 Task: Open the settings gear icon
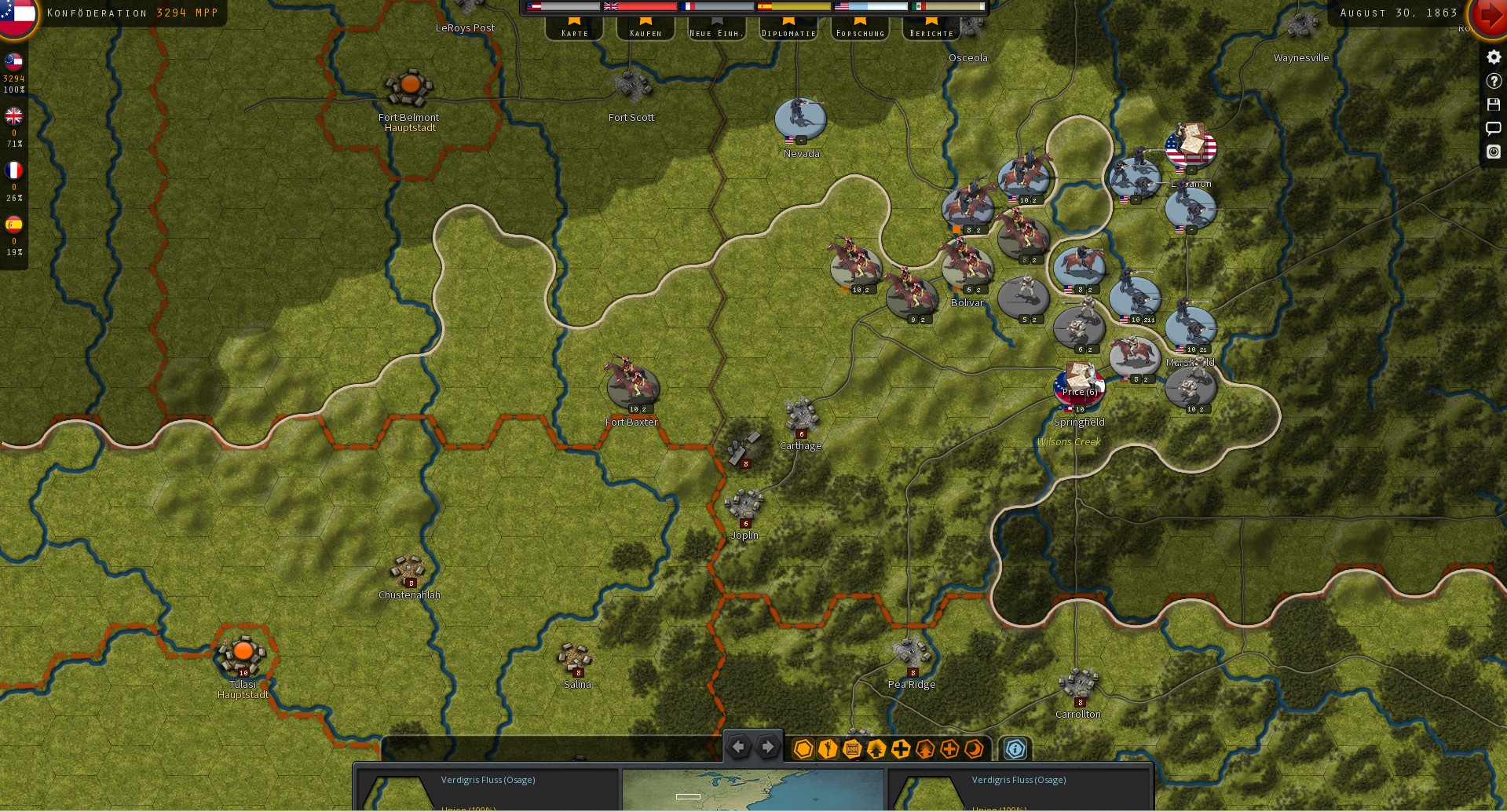tap(1493, 57)
